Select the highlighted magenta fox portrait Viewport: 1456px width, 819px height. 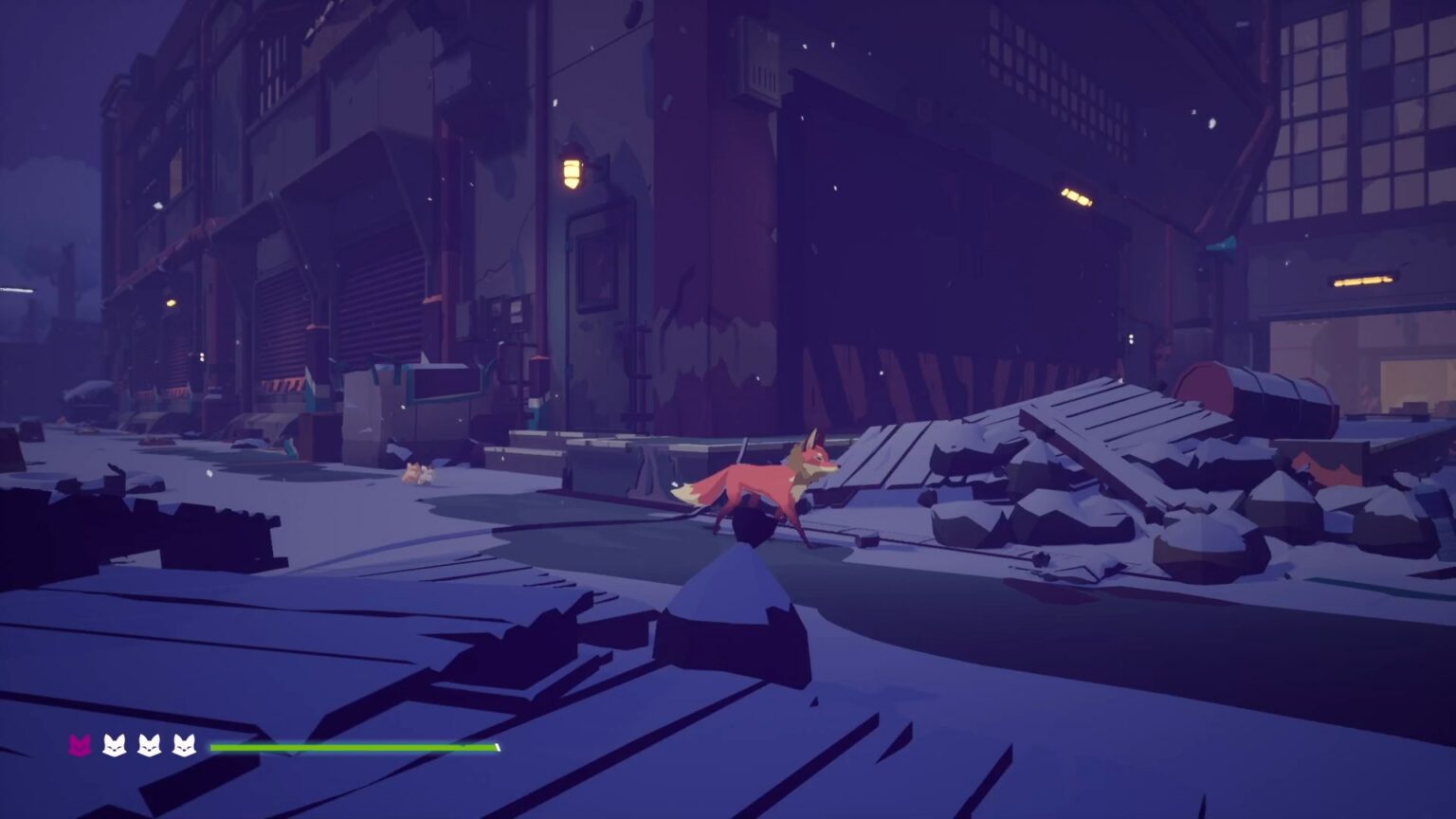coord(80,748)
